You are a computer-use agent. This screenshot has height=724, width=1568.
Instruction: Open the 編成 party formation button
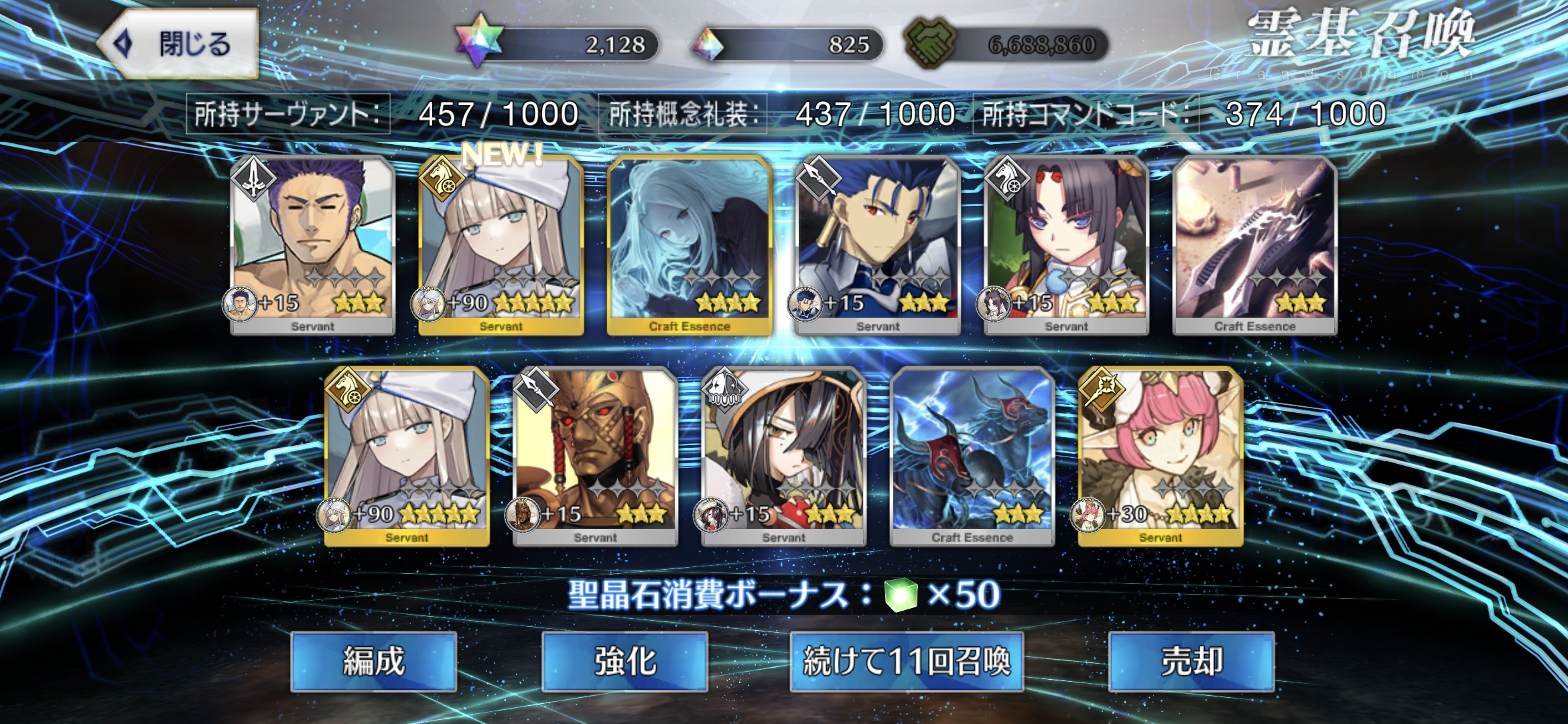[374, 662]
